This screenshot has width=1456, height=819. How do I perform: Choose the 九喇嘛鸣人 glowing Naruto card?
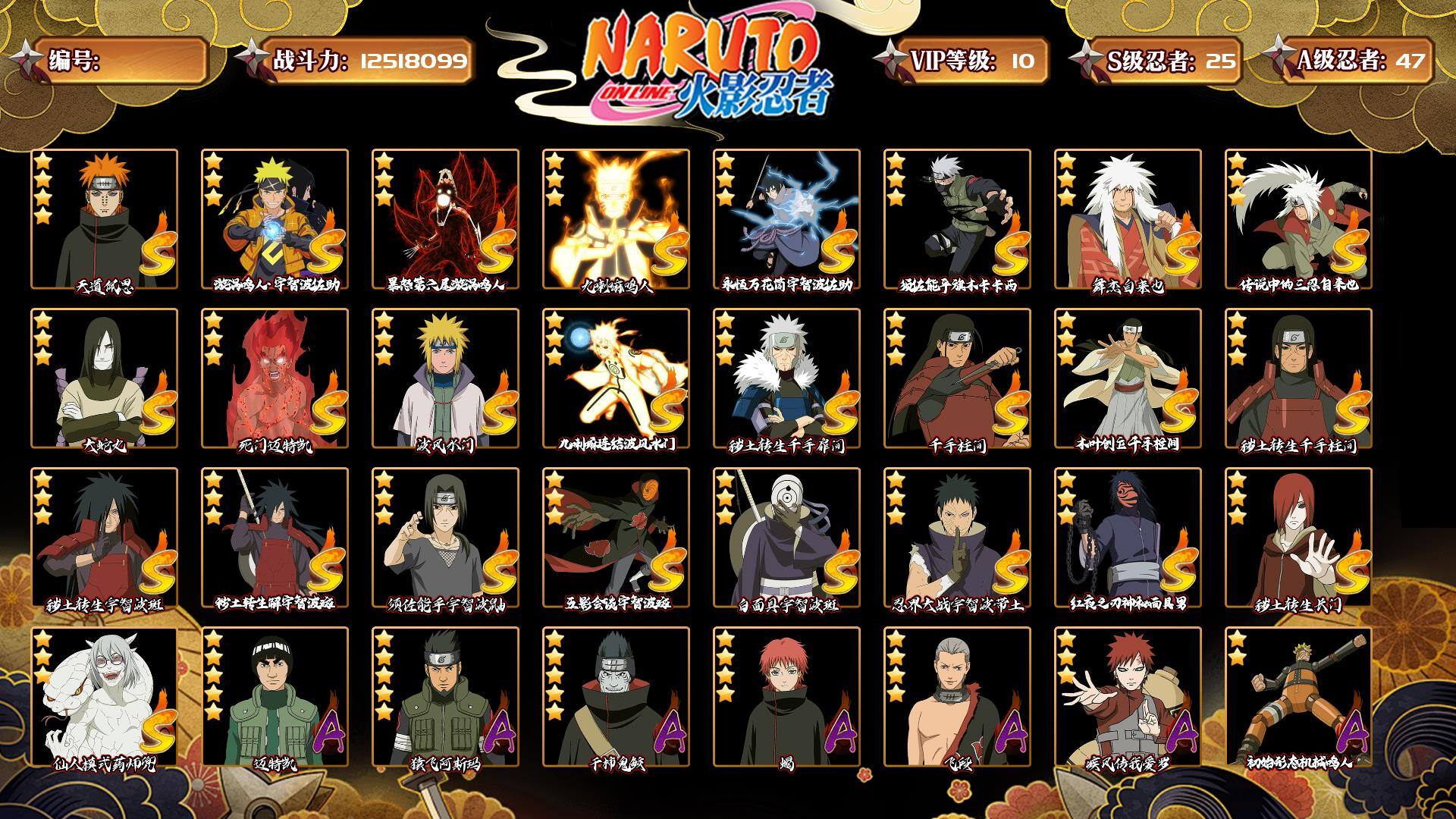pyautogui.click(x=616, y=219)
